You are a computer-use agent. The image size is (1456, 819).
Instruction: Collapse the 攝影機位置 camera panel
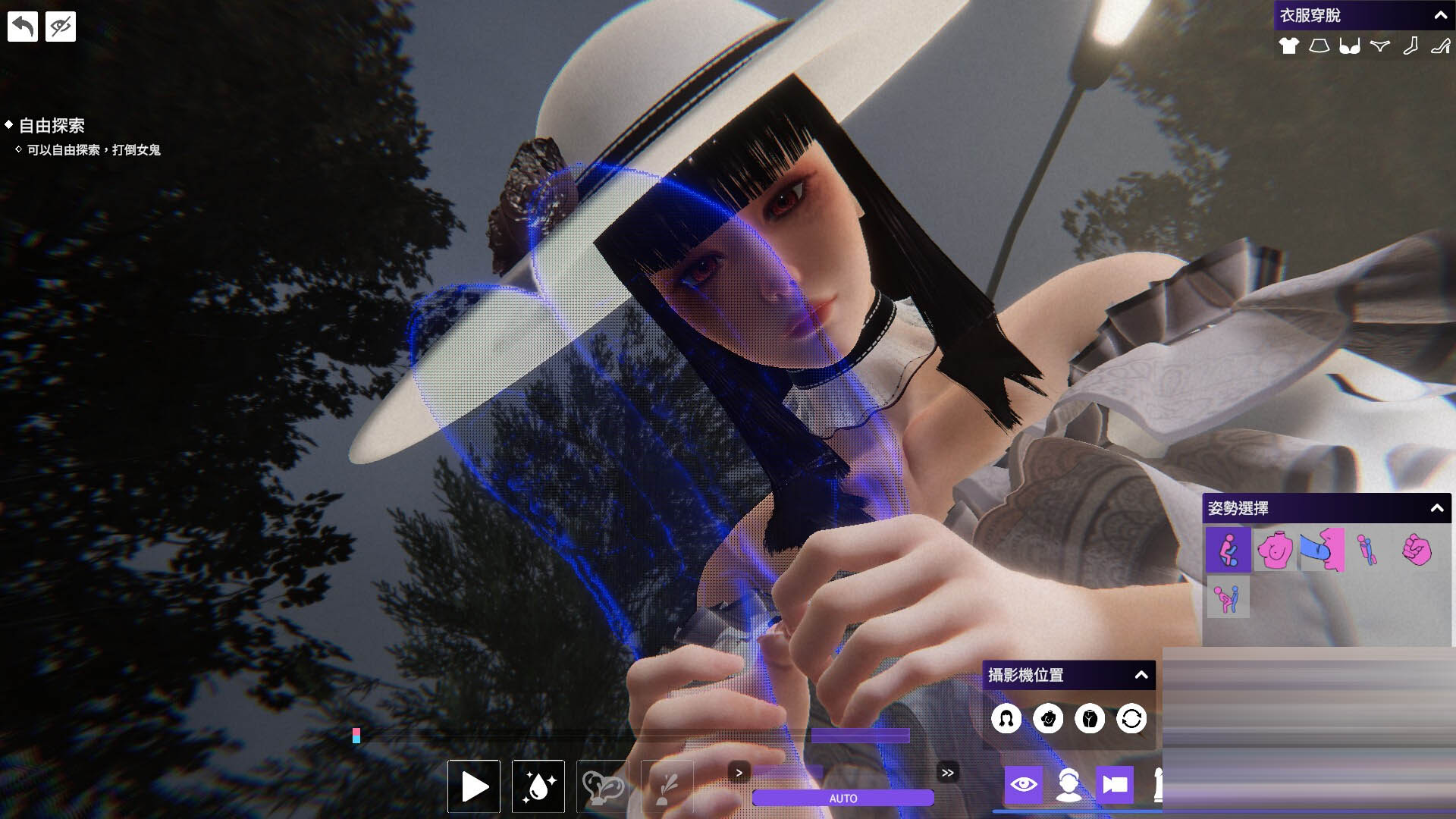click(x=1141, y=675)
